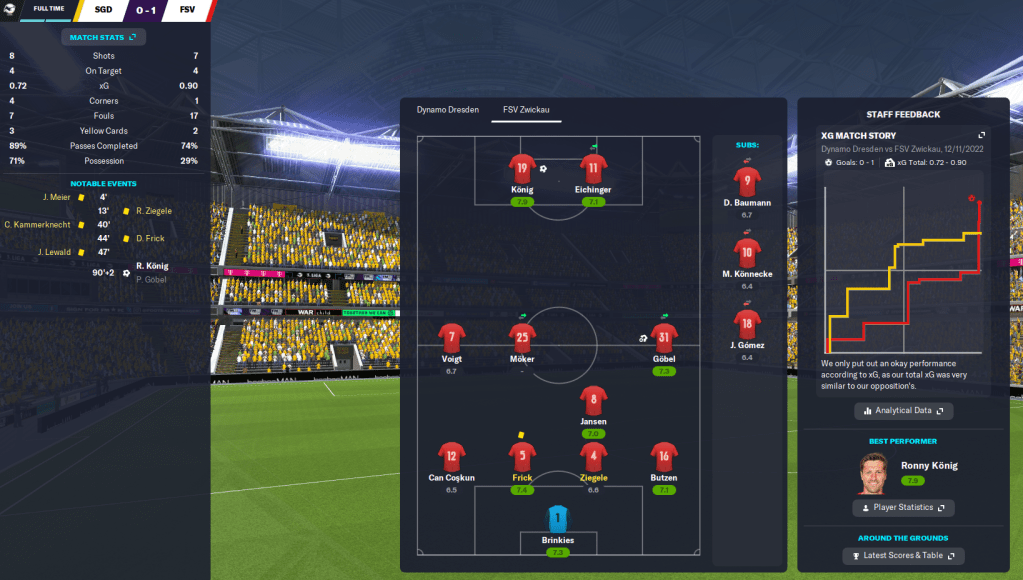Click Eichinger's number 11 shirt
Screen dimensions: 1023x580
coord(593,169)
